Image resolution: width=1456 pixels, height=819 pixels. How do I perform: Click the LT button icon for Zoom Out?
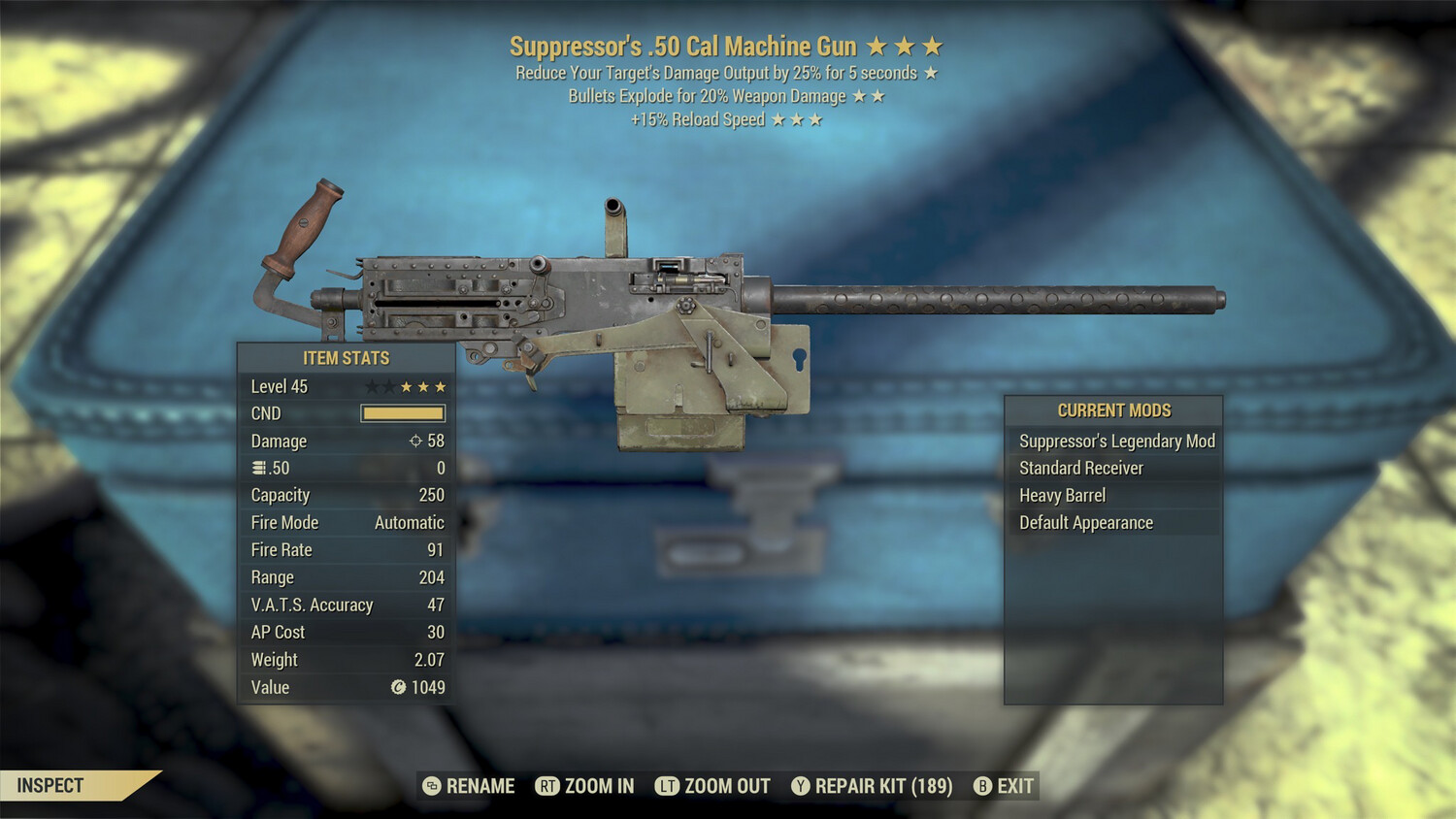tap(667, 786)
